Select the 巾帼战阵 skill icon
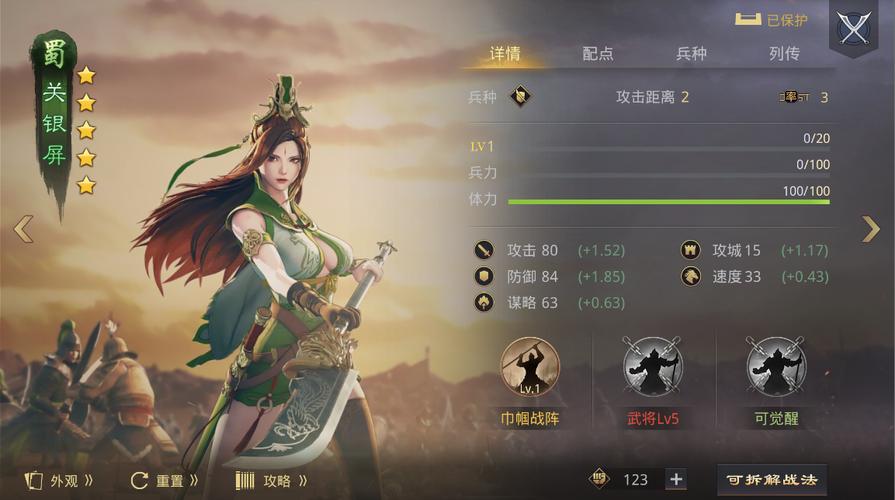 [x=529, y=367]
